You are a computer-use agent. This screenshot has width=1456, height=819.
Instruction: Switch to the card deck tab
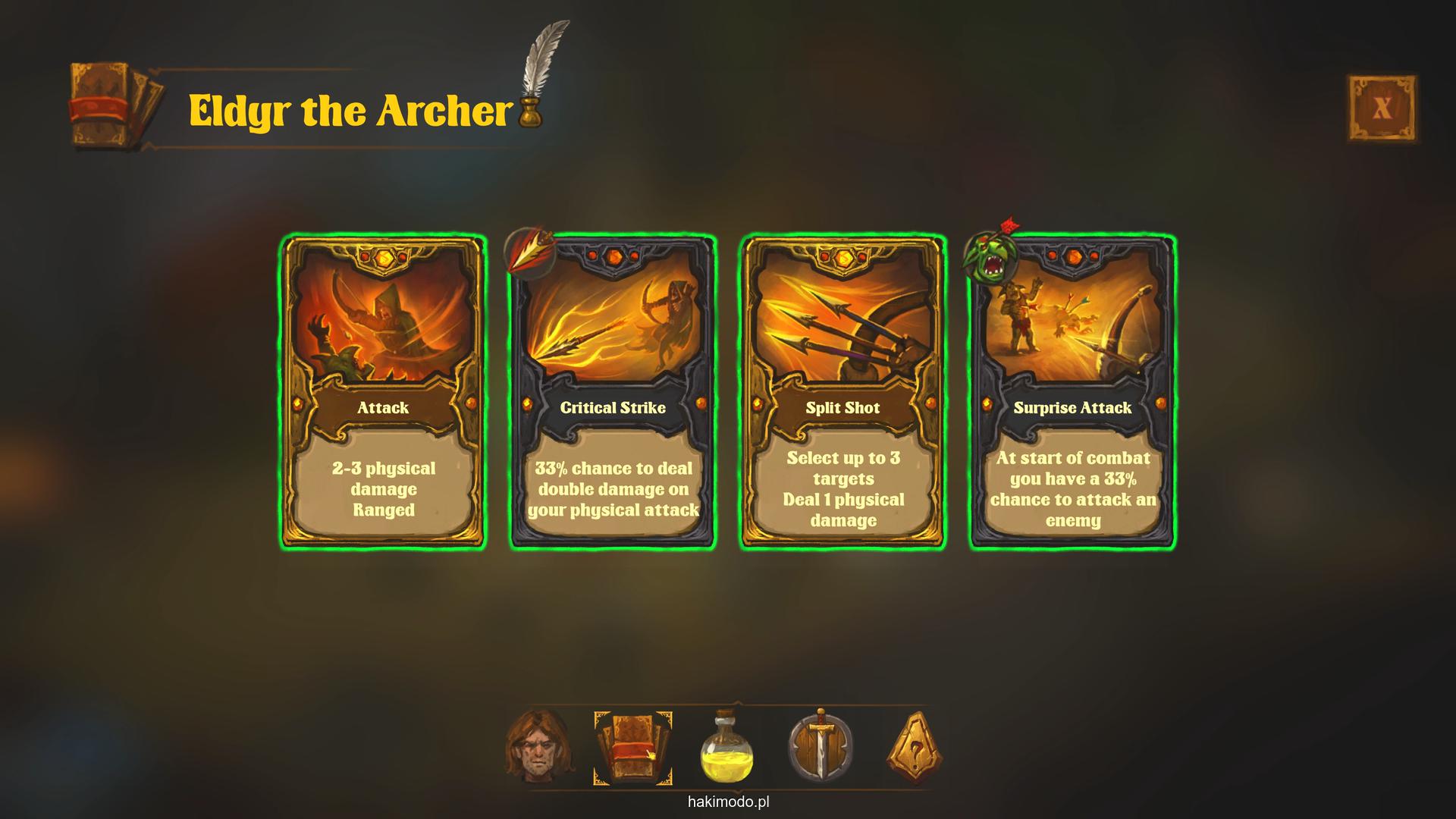click(x=632, y=748)
